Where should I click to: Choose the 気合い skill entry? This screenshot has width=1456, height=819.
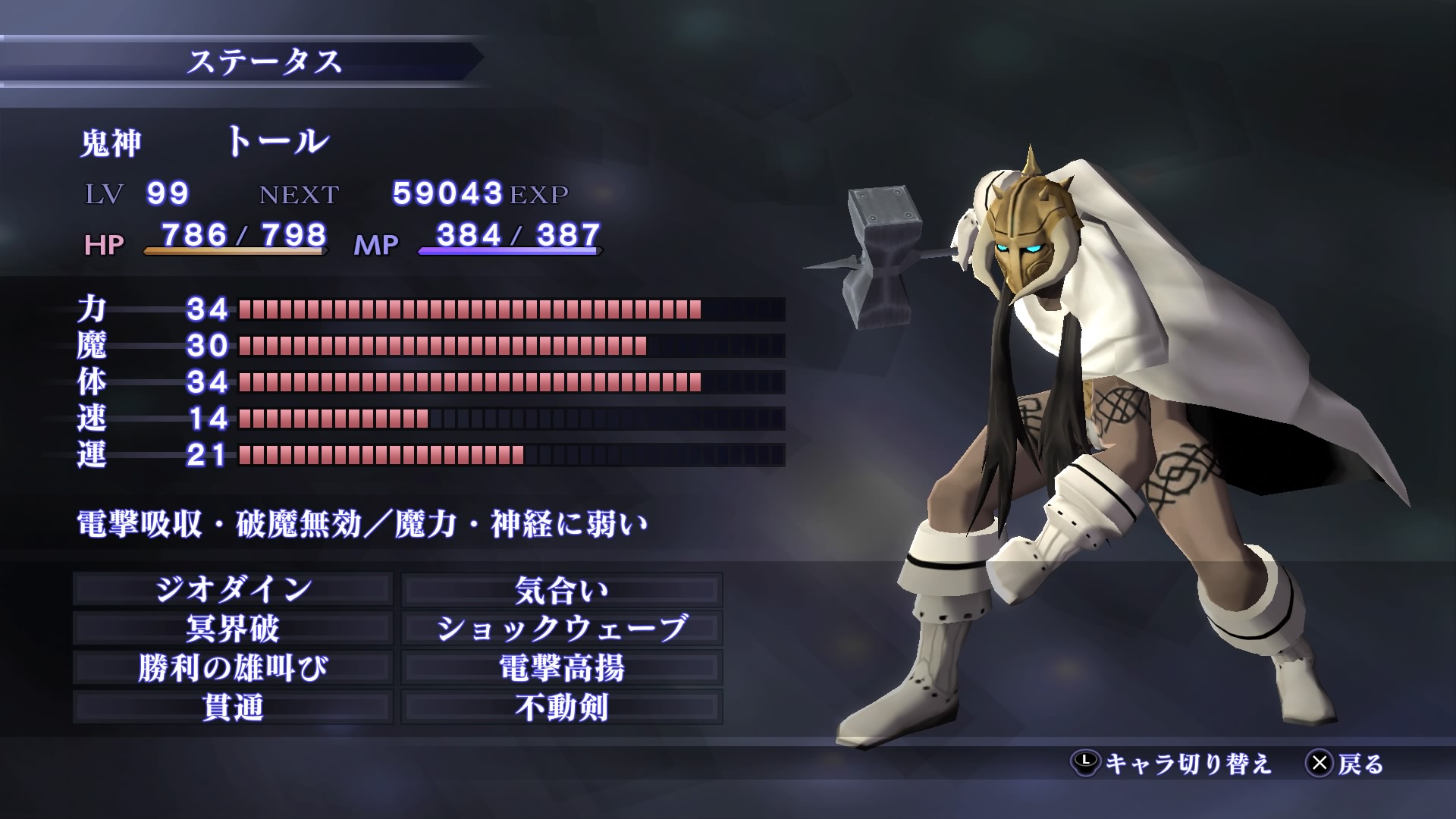pyautogui.click(x=561, y=589)
